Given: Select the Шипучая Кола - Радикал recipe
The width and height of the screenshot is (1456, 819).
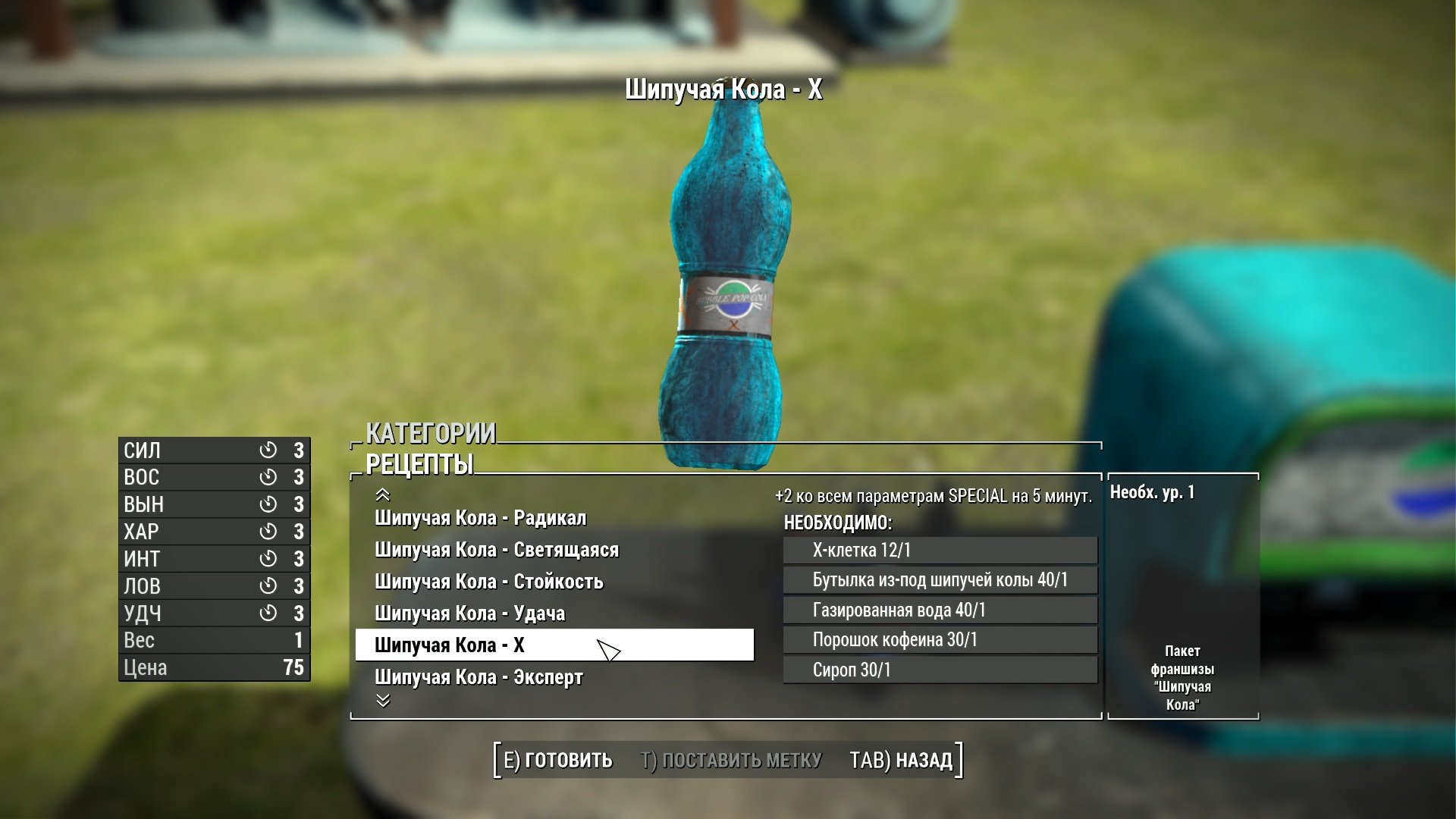Looking at the screenshot, I should [480, 519].
